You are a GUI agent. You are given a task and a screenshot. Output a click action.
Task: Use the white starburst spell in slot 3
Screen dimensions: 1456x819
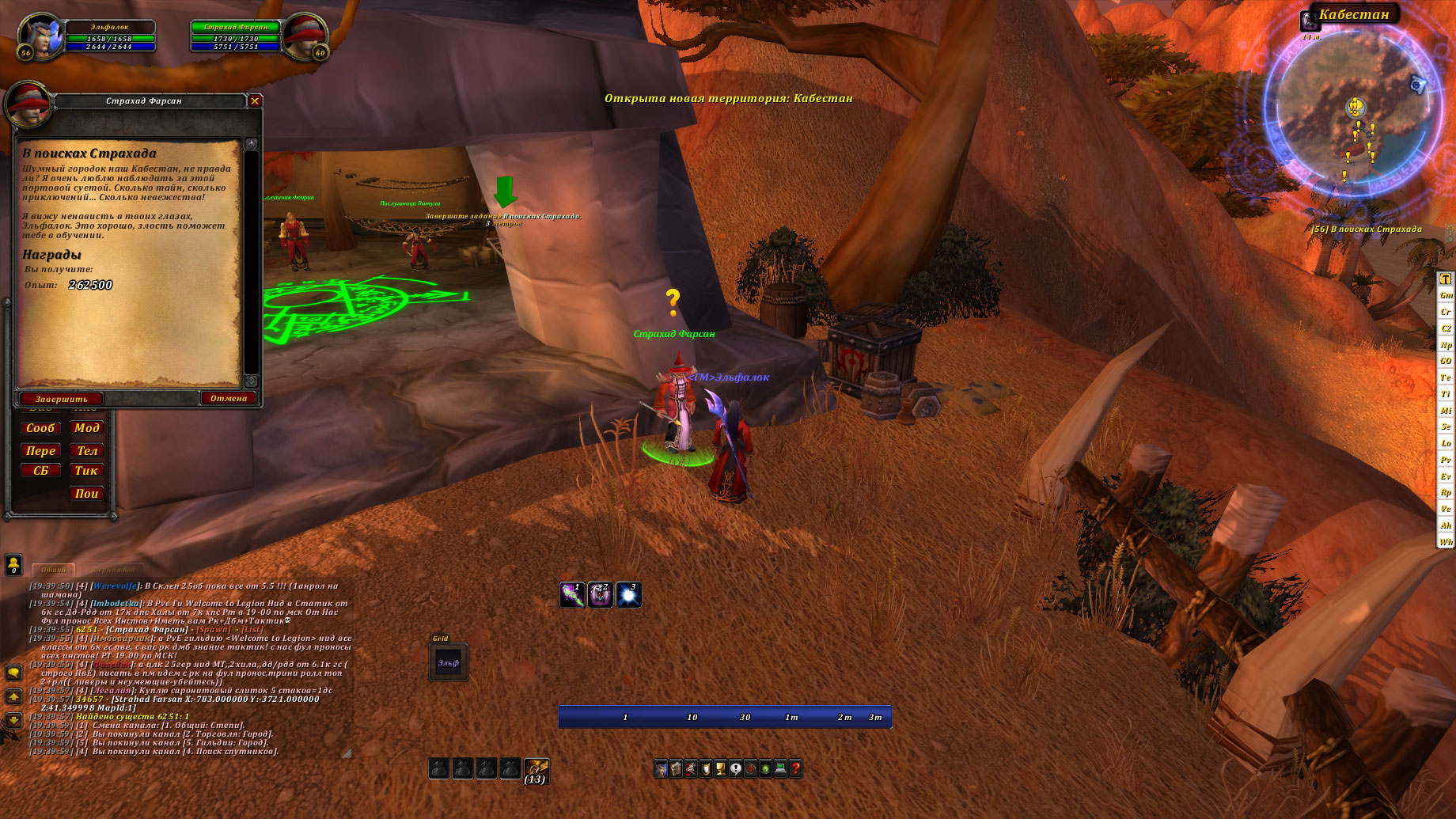[628, 595]
